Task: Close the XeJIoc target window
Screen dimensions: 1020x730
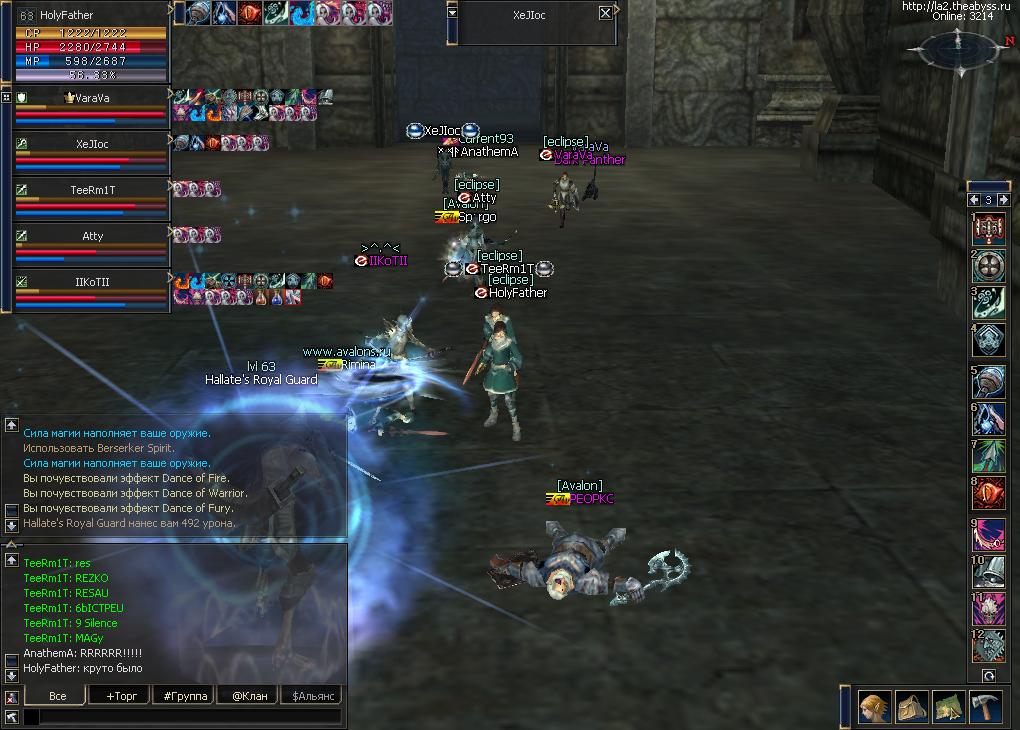Action: (605, 14)
